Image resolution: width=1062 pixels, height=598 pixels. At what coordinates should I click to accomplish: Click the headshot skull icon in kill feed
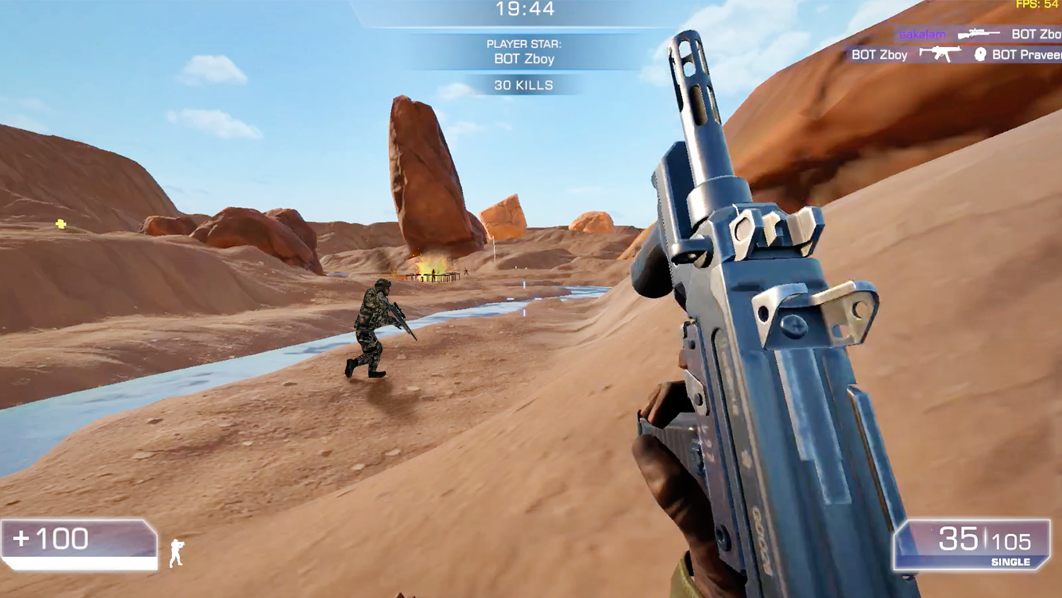980,54
